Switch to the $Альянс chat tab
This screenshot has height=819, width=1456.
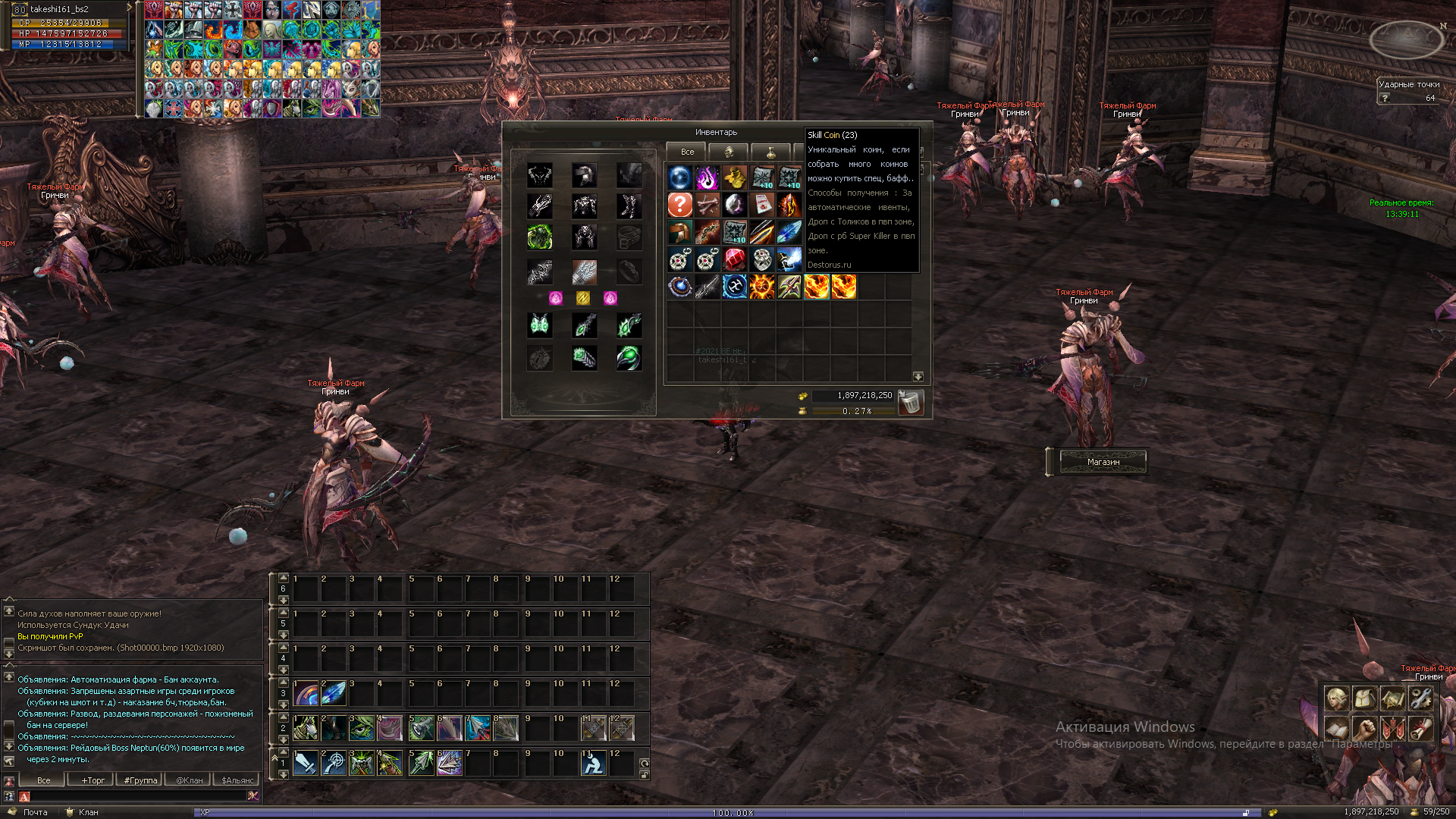click(x=237, y=780)
